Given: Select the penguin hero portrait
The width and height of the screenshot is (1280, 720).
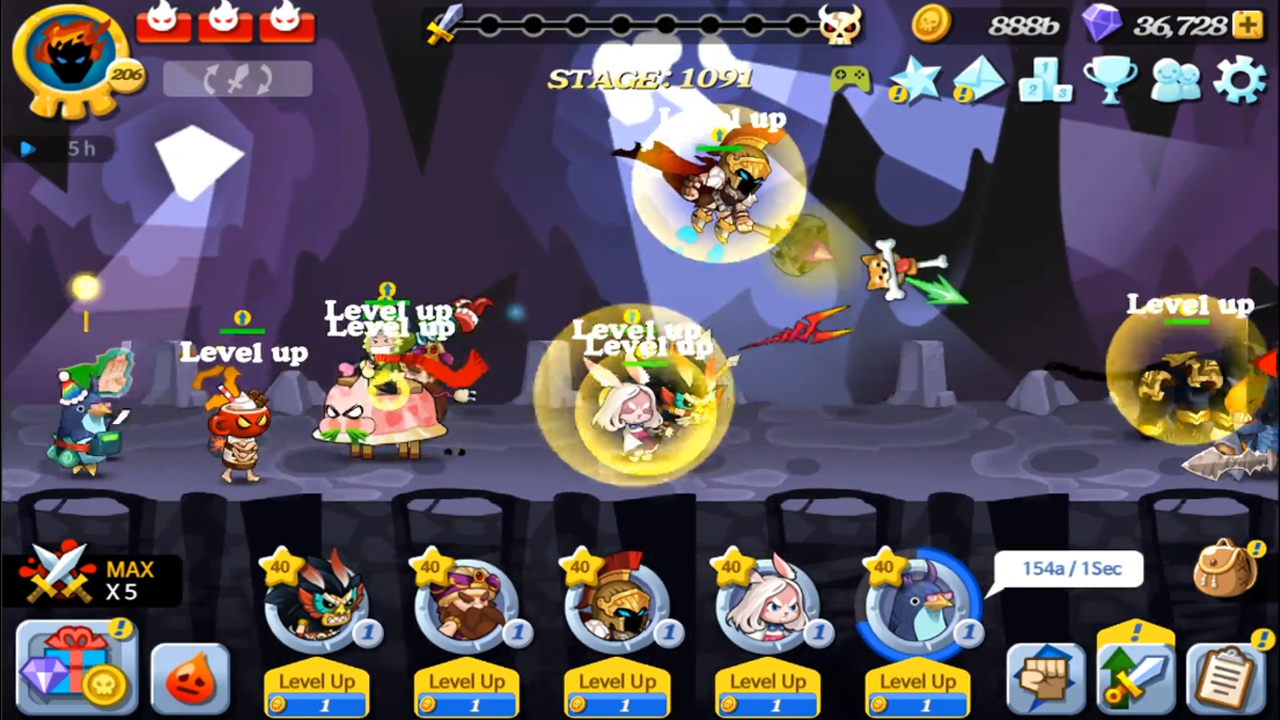Looking at the screenshot, I should [918, 600].
